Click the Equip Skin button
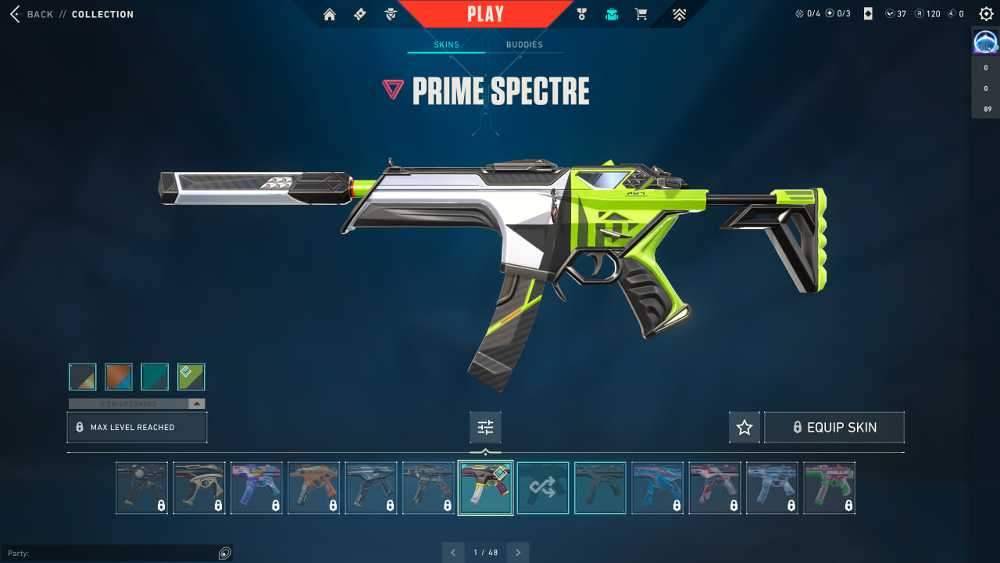 (x=834, y=427)
